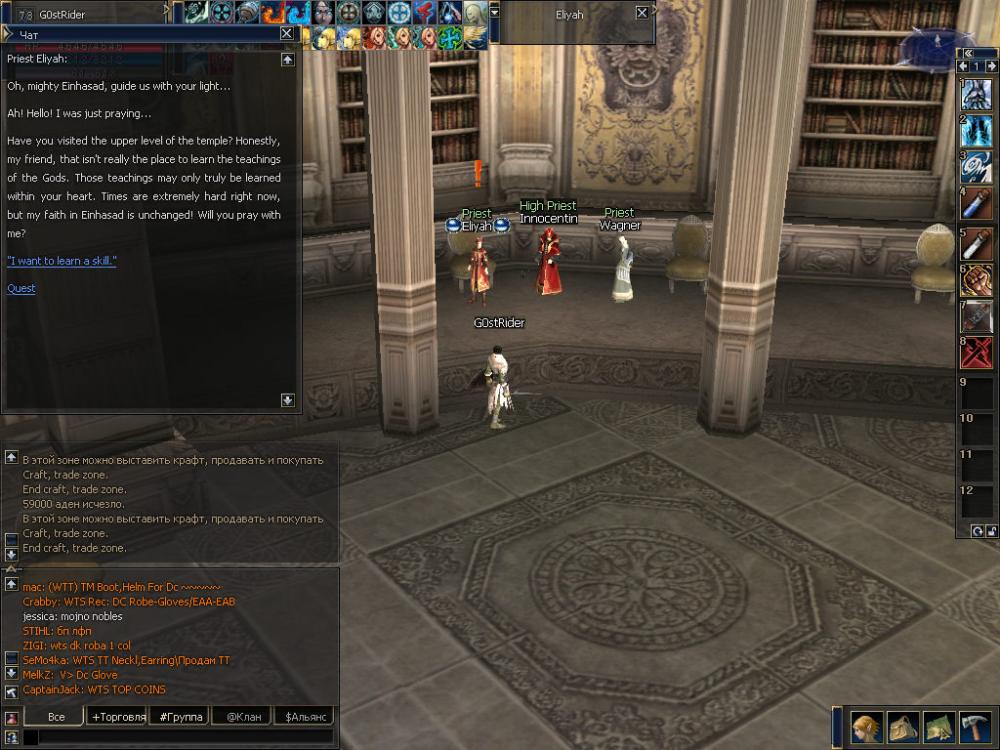Image resolution: width=1000 pixels, height=750 pixels.
Task: Select the @Клан chat tab
Action: click(x=243, y=716)
